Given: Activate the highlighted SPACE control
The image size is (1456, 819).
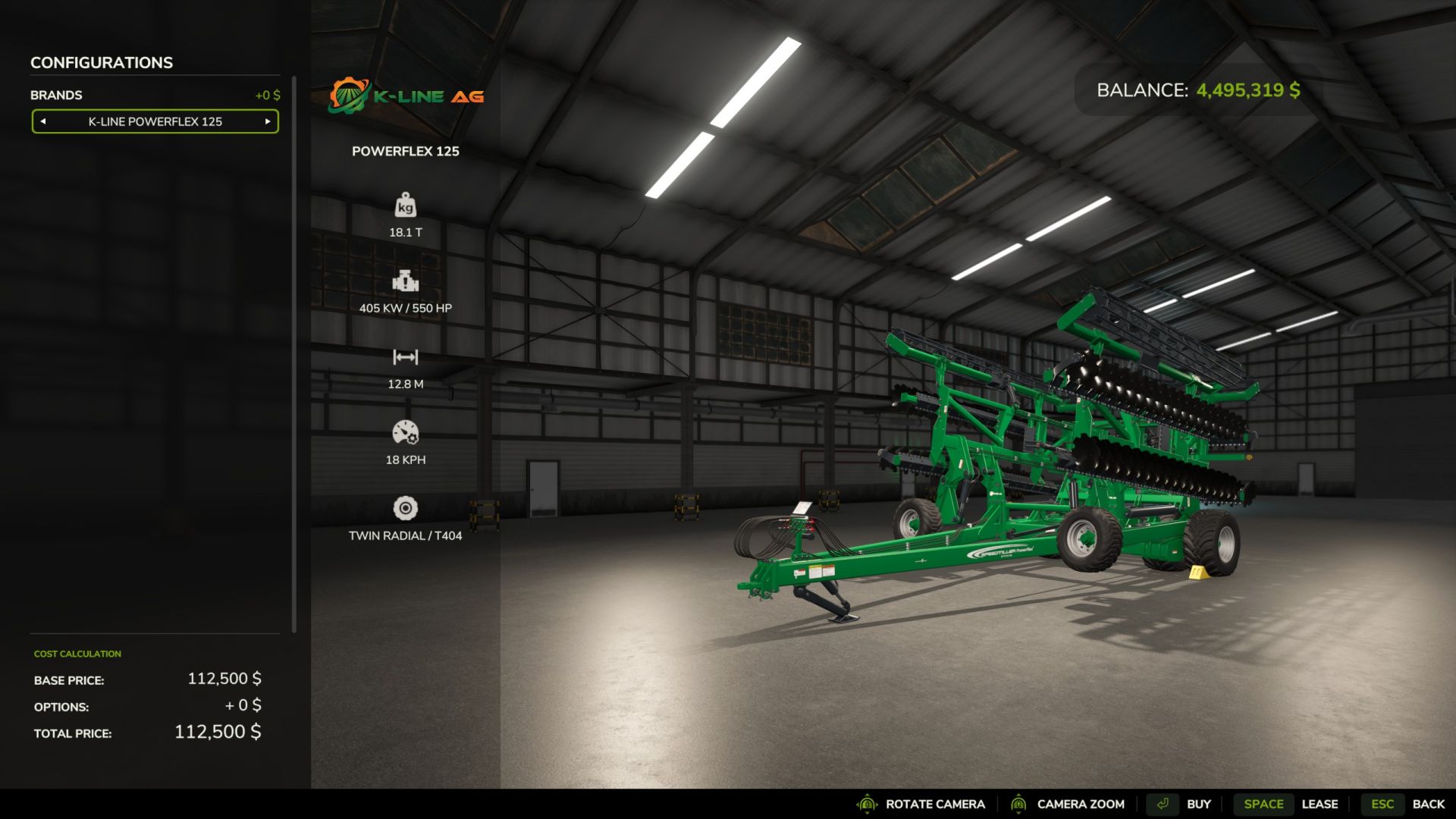Looking at the screenshot, I should click(x=1263, y=804).
